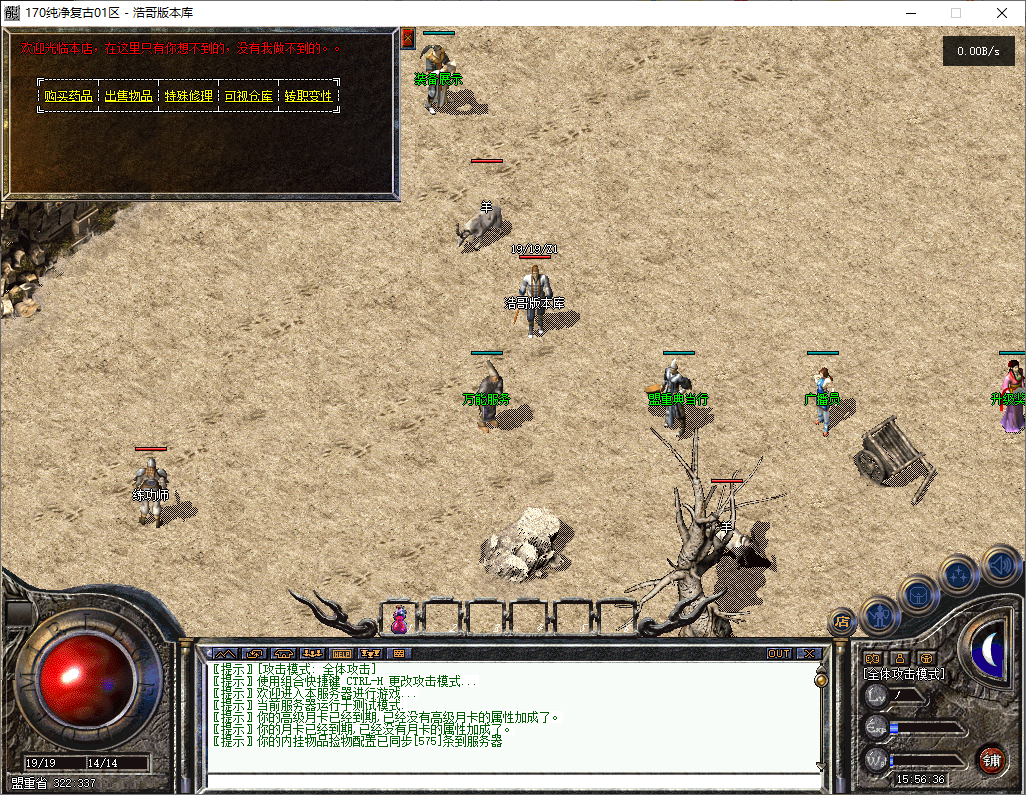
Task: Minimize the game window
Action: (910, 13)
